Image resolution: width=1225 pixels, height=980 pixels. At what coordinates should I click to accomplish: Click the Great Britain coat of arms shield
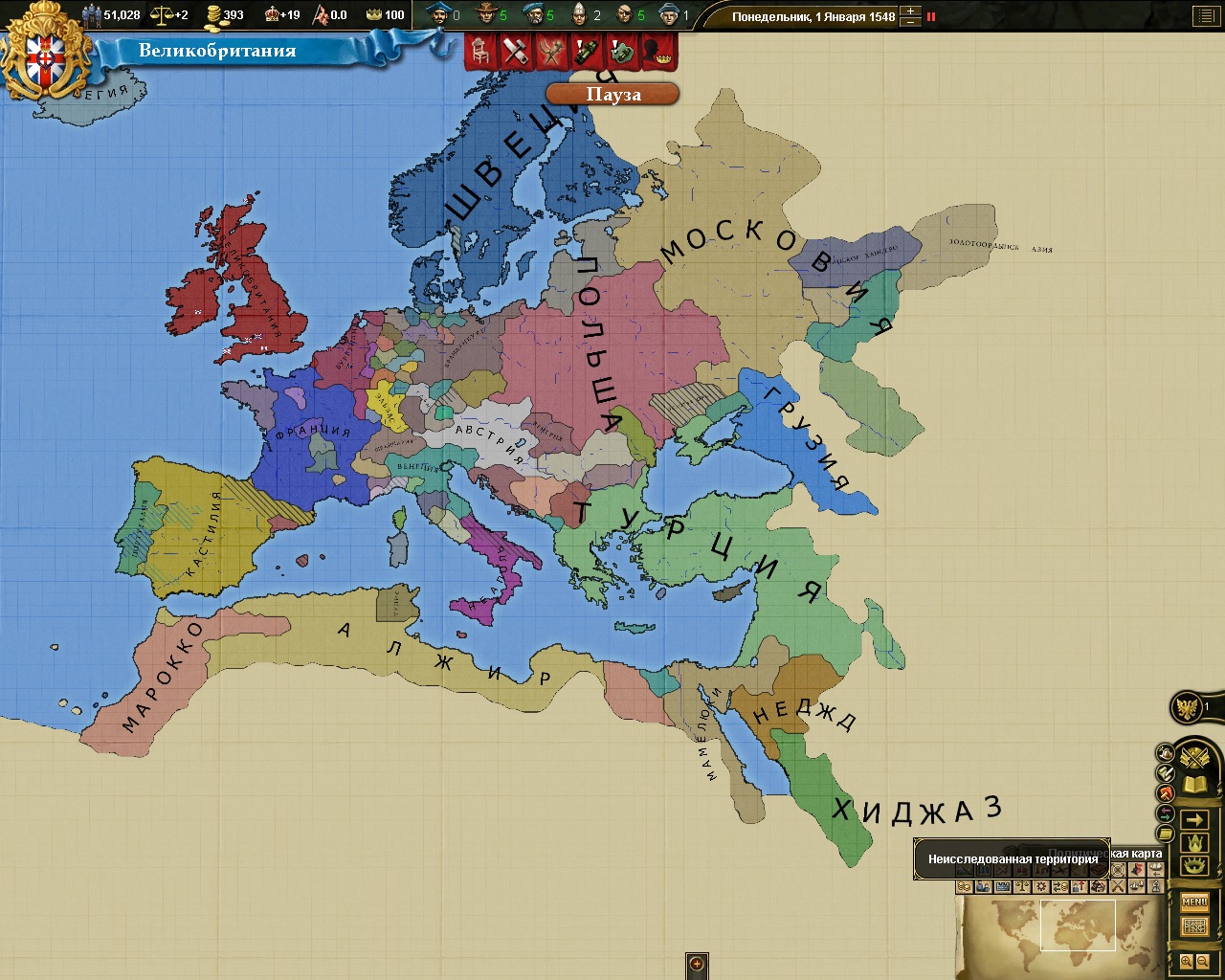click(43, 57)
